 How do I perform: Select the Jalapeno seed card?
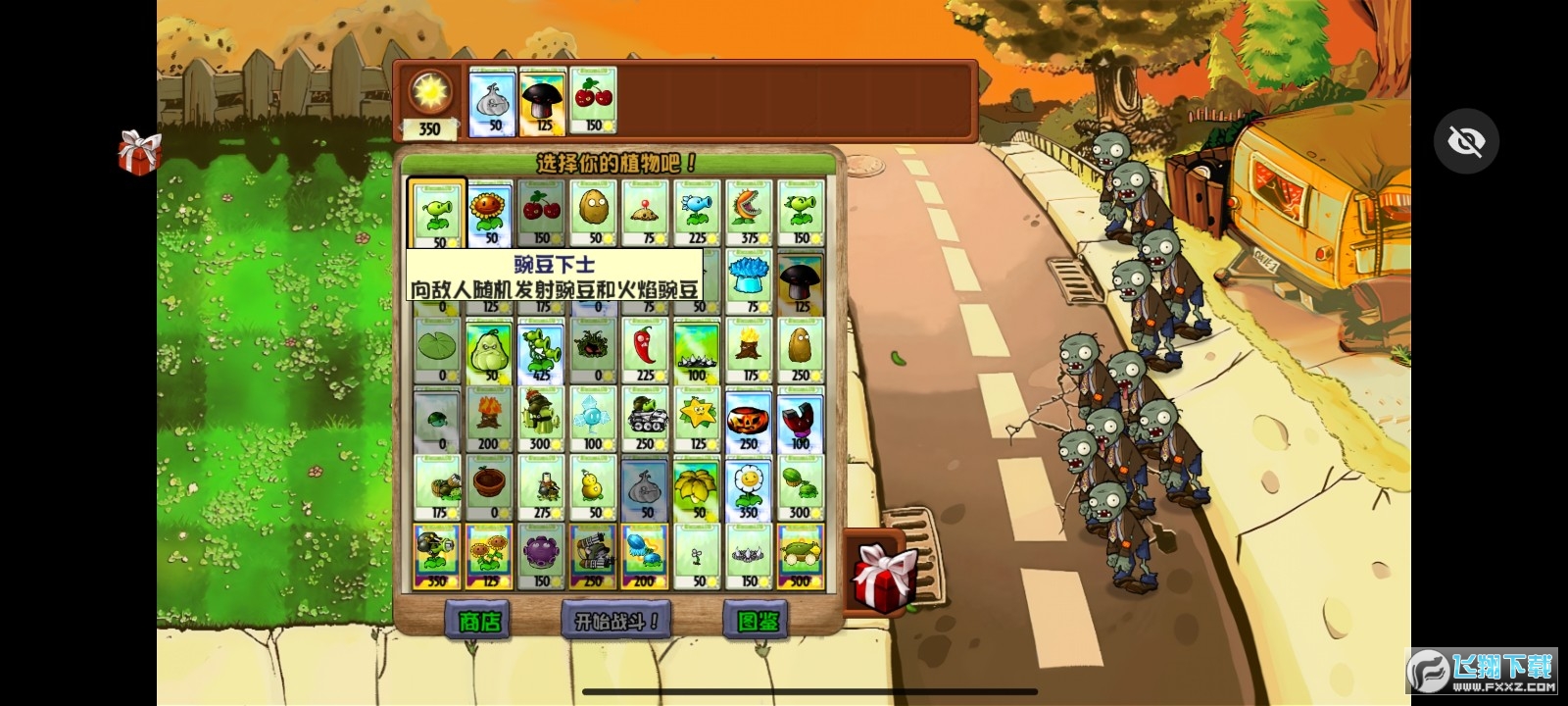pos(645,348)
